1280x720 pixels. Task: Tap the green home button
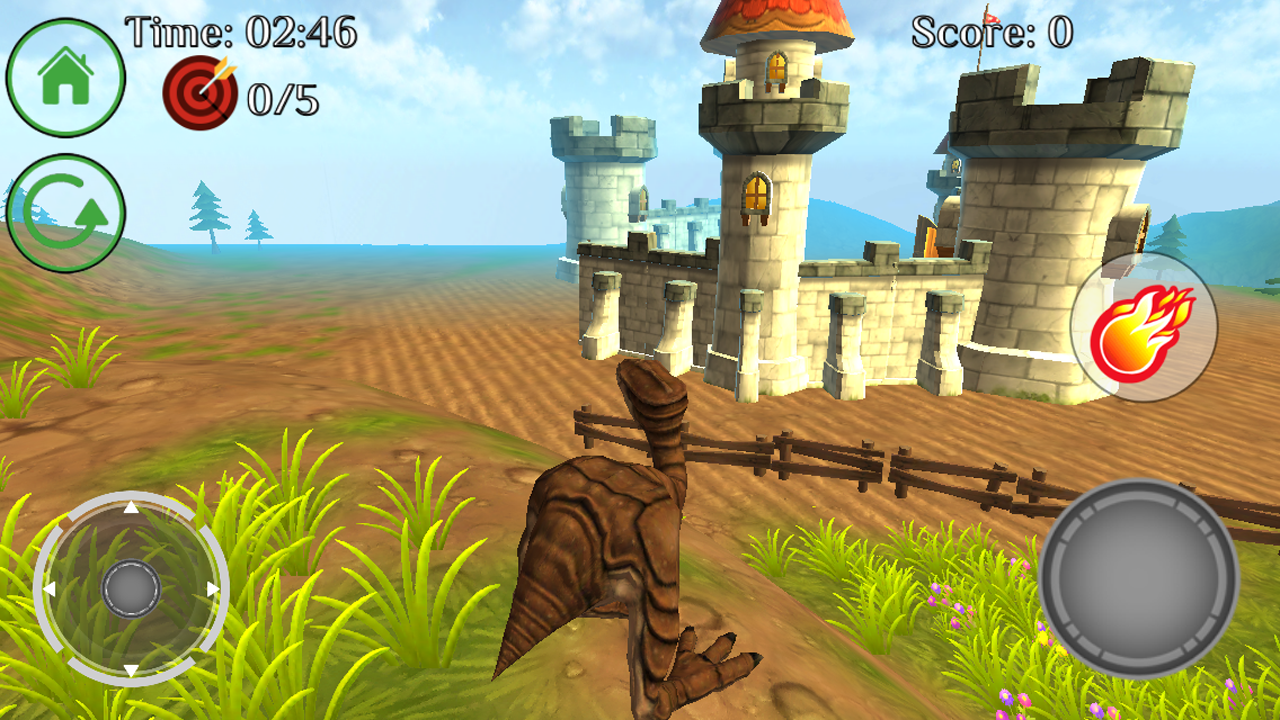[x=66, y=77]
